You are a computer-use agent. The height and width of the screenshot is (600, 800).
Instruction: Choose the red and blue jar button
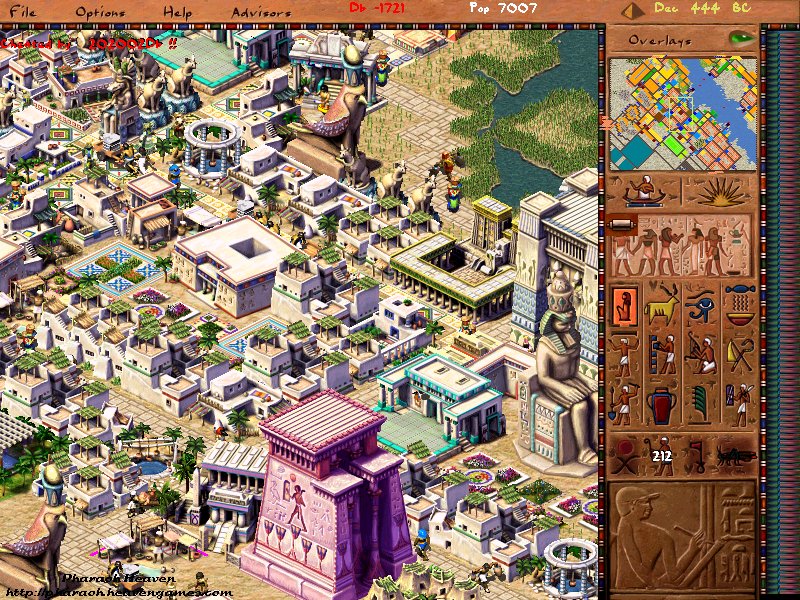662,406
